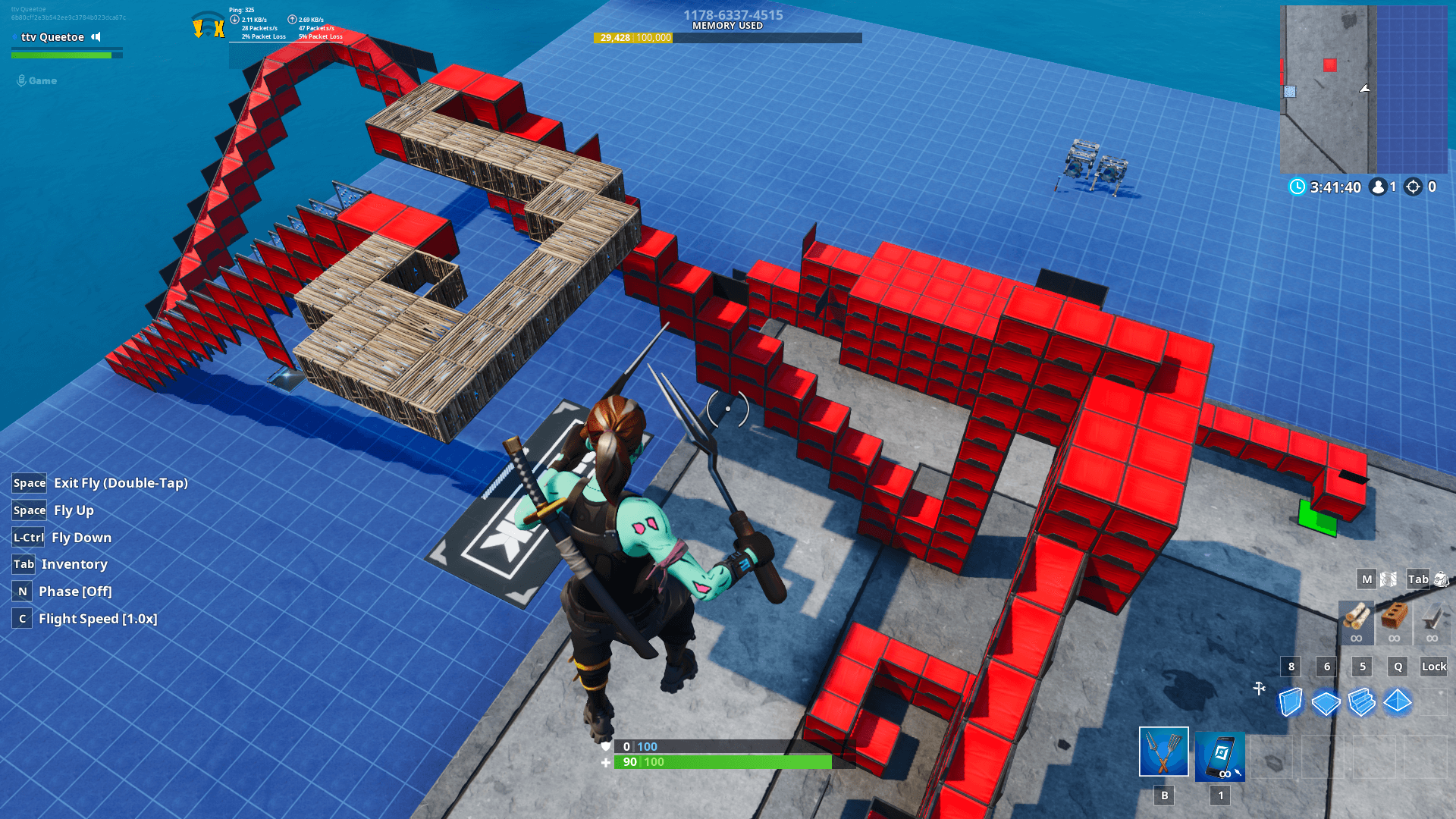Open the backpack inventory icon
1456x819 pixels.
(x=1441, y=579)
